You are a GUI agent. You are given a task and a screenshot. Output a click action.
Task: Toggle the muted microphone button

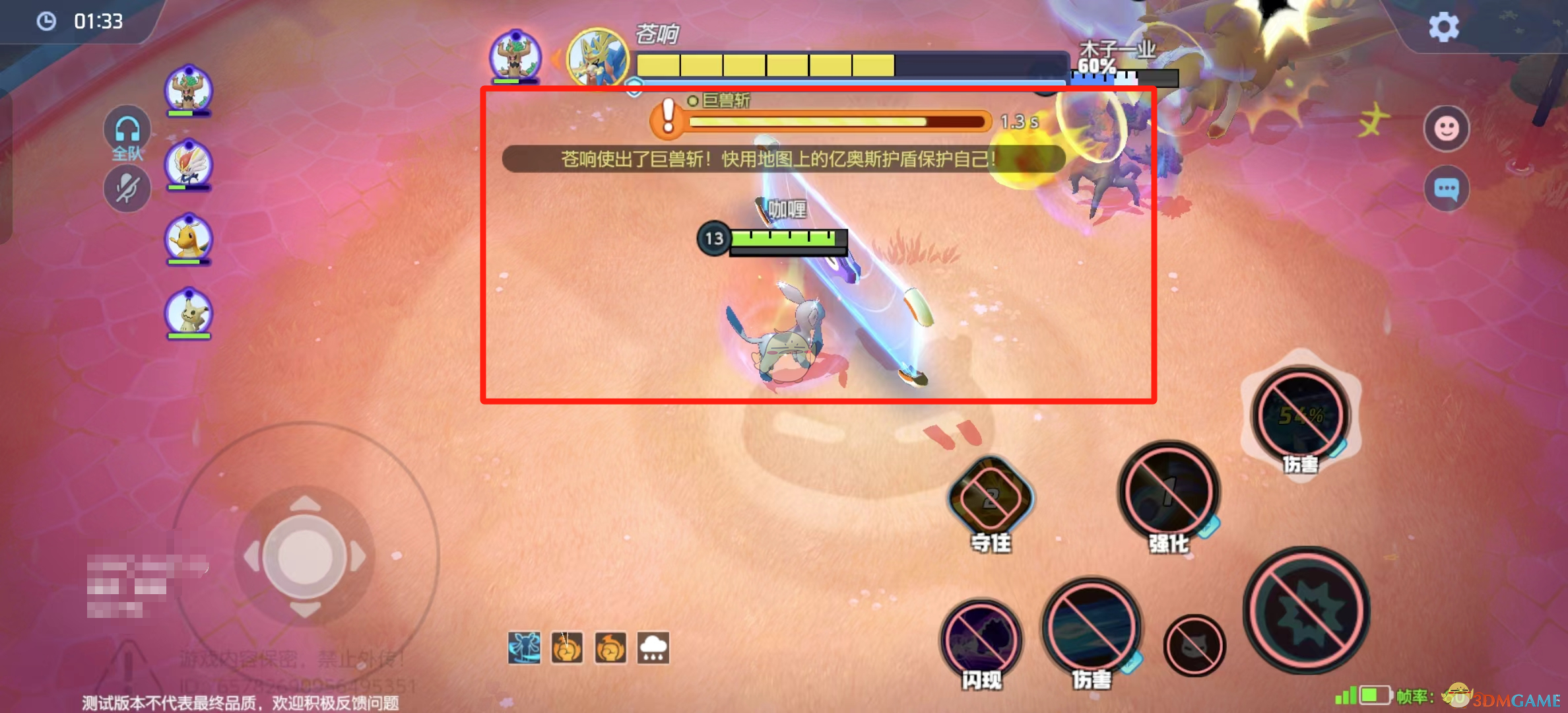tap(127, 189)
